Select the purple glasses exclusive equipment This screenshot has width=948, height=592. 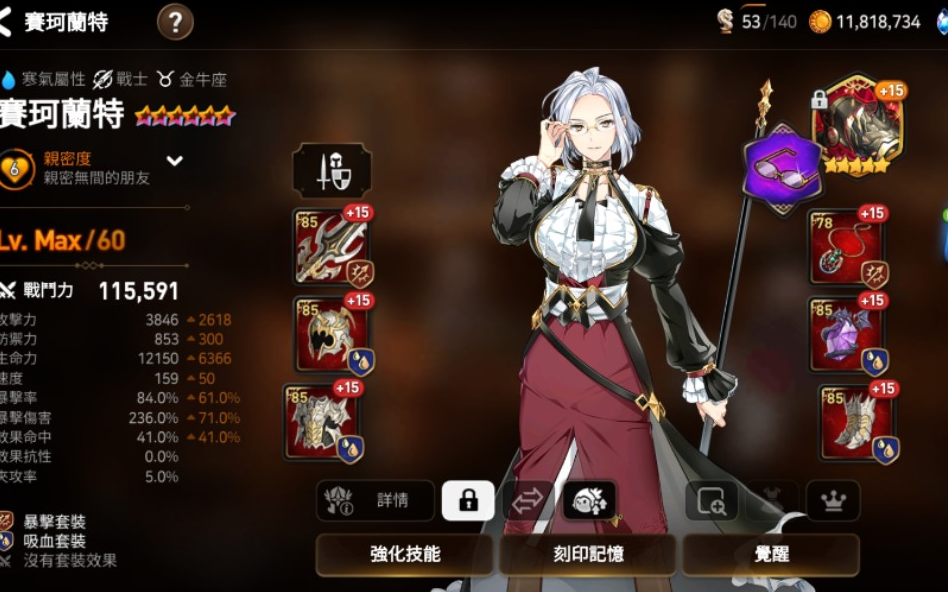click(x=782, y=167)
